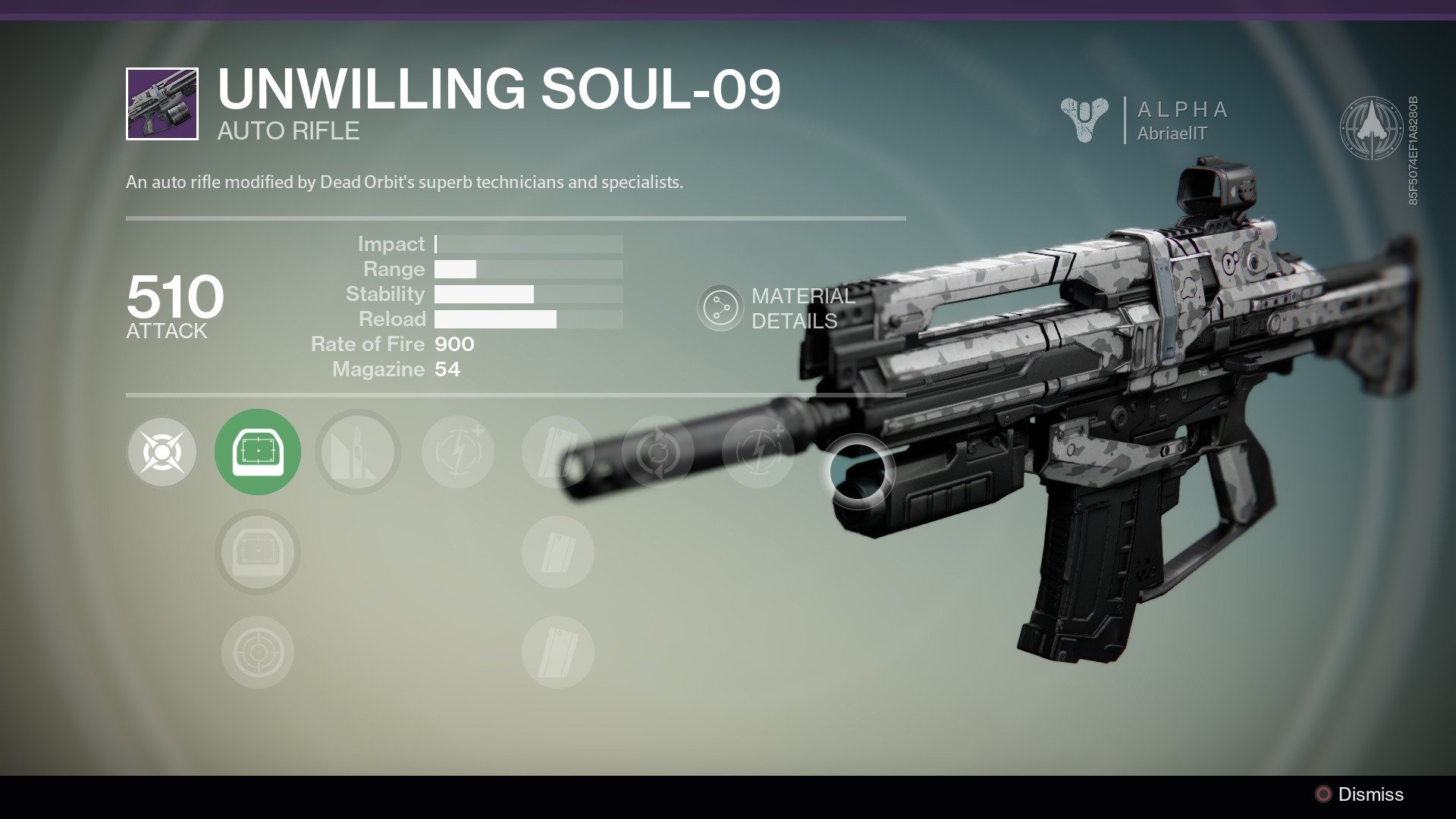Open the first electric perk upgrade node
1456x819 pixels.
[x=457, y=451]
